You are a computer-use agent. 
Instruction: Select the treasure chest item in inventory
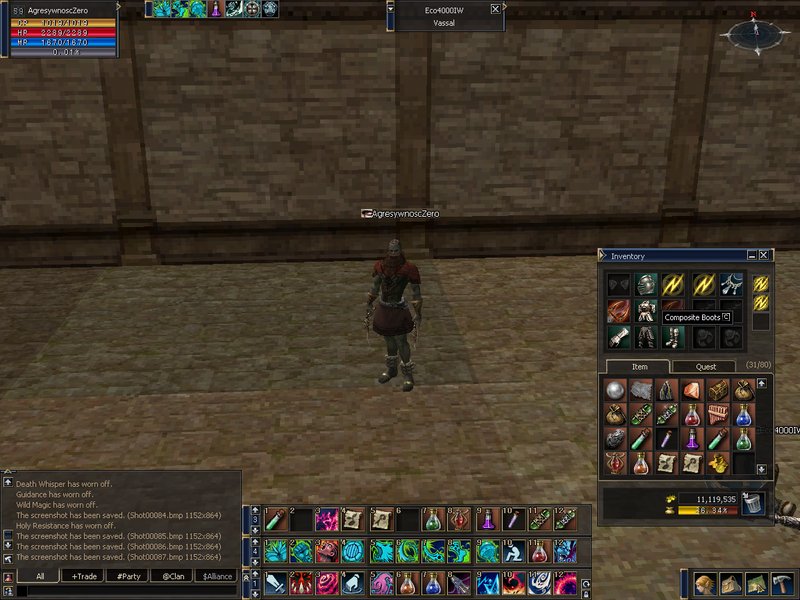click(x=718, y=390)
